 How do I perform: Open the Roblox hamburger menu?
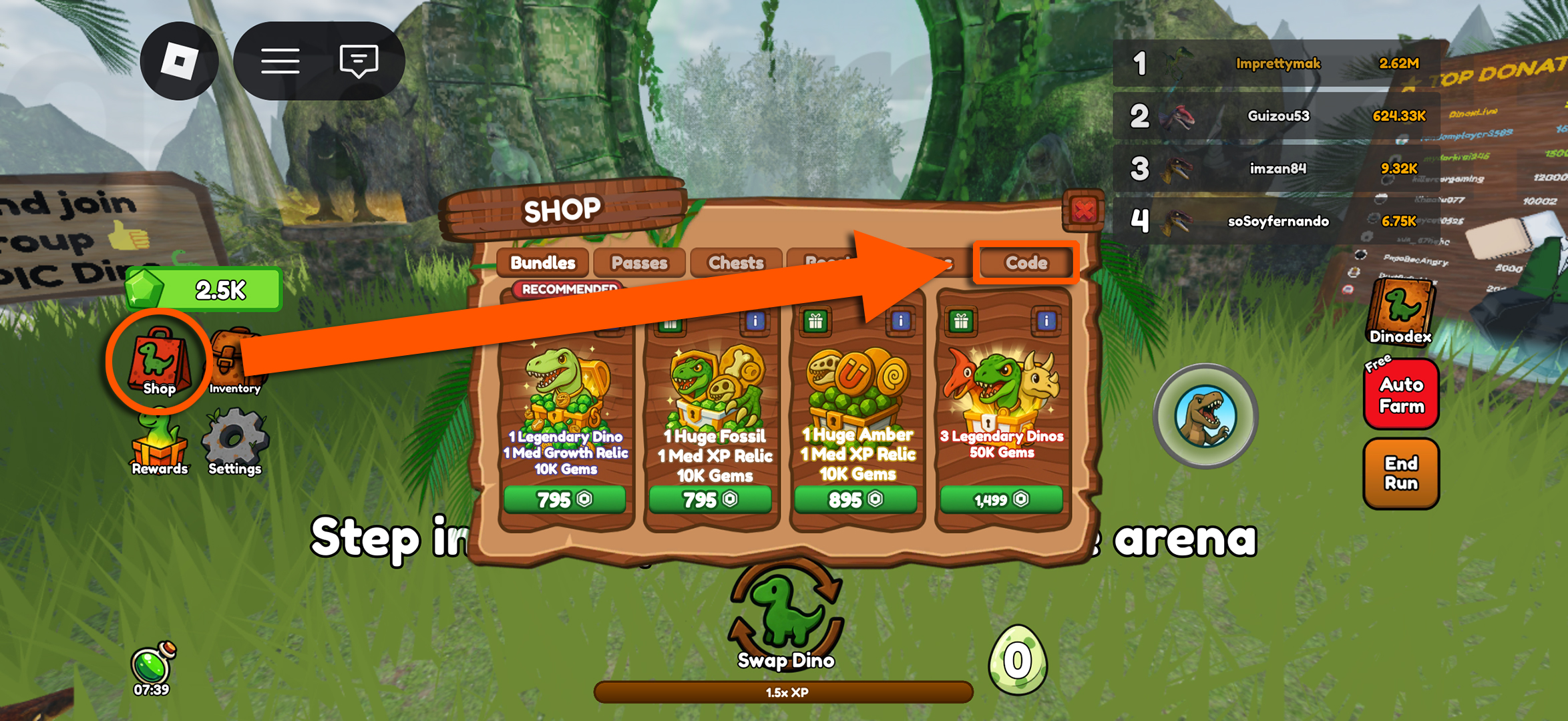tap(280, 59)
